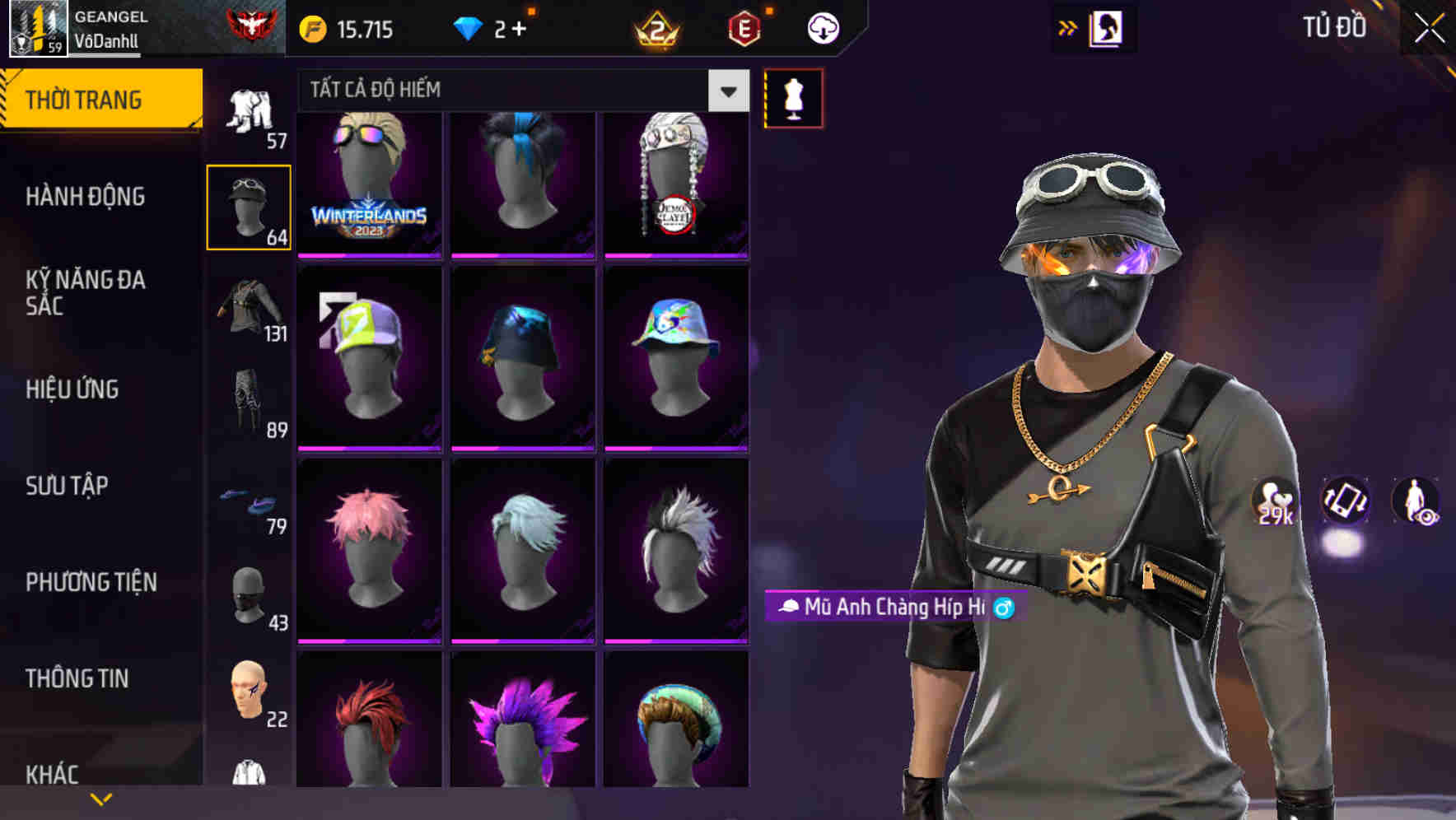
Task: Click the 29k likes heart icon
Action: click(1276, 501)
